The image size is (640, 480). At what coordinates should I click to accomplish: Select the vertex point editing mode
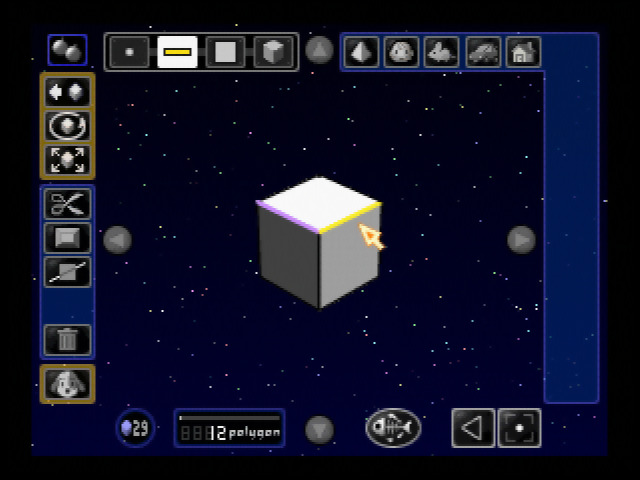click(129, 52)
